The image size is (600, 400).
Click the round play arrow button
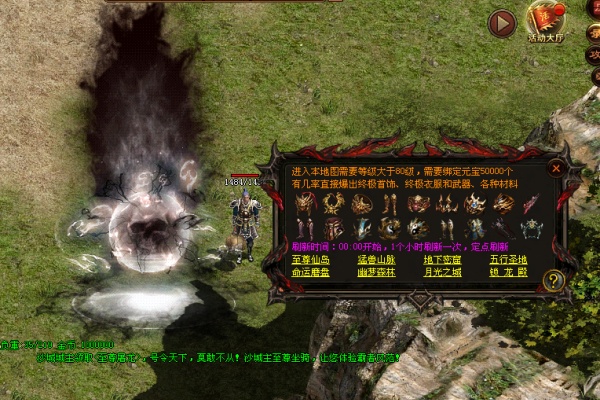pyautogui.click(x=502, y=22)
